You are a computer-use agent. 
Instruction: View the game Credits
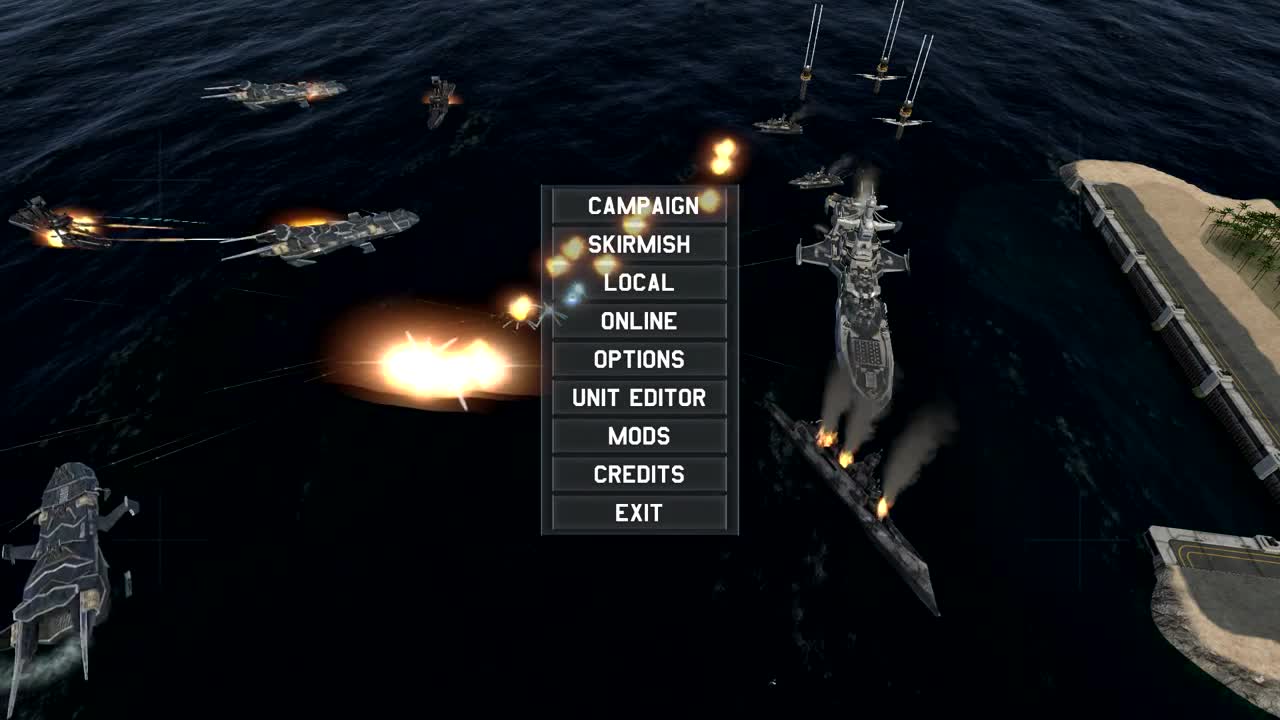[641, 474]
